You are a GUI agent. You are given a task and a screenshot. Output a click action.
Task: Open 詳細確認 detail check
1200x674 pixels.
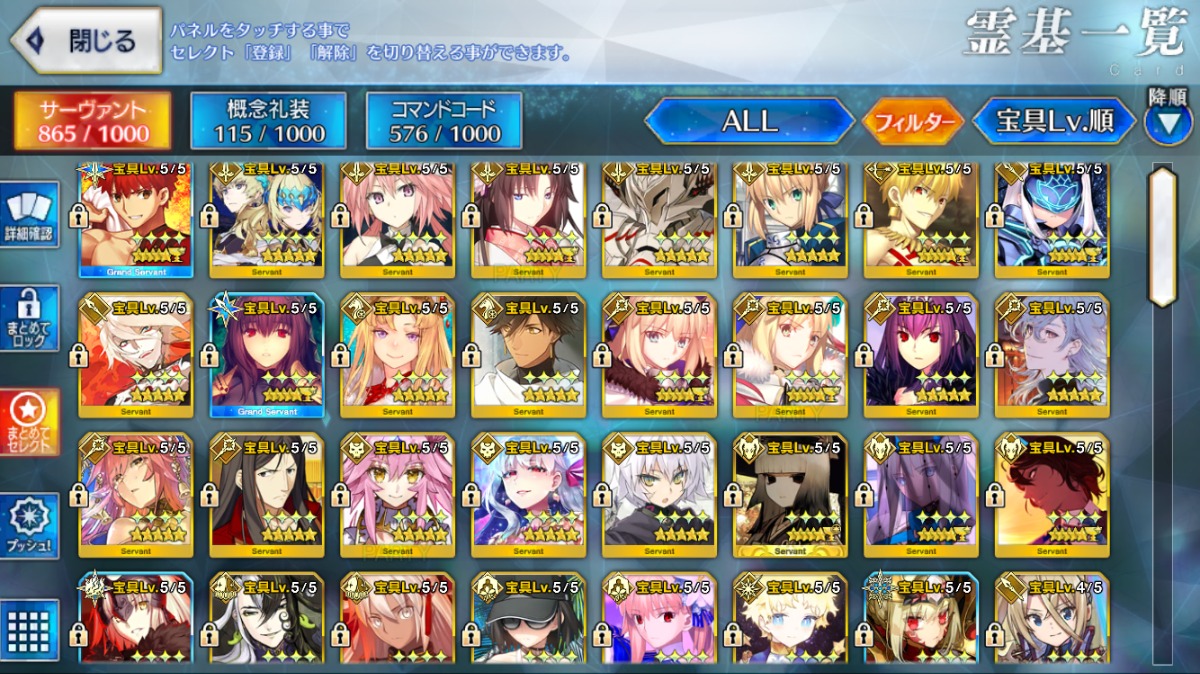29,215
